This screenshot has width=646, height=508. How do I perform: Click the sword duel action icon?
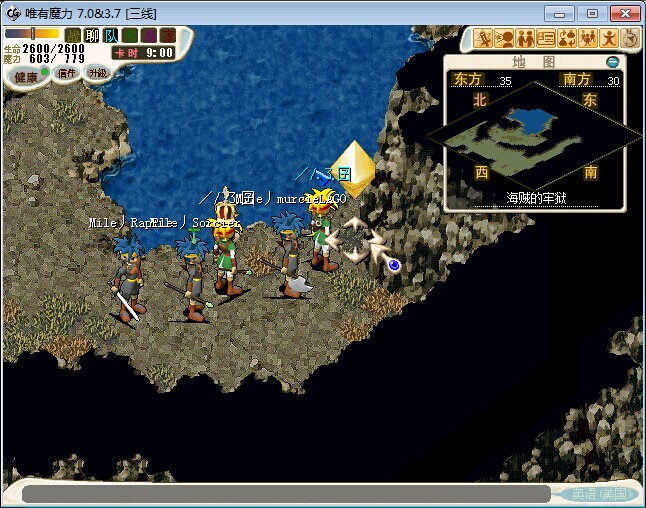coord(484,39)
